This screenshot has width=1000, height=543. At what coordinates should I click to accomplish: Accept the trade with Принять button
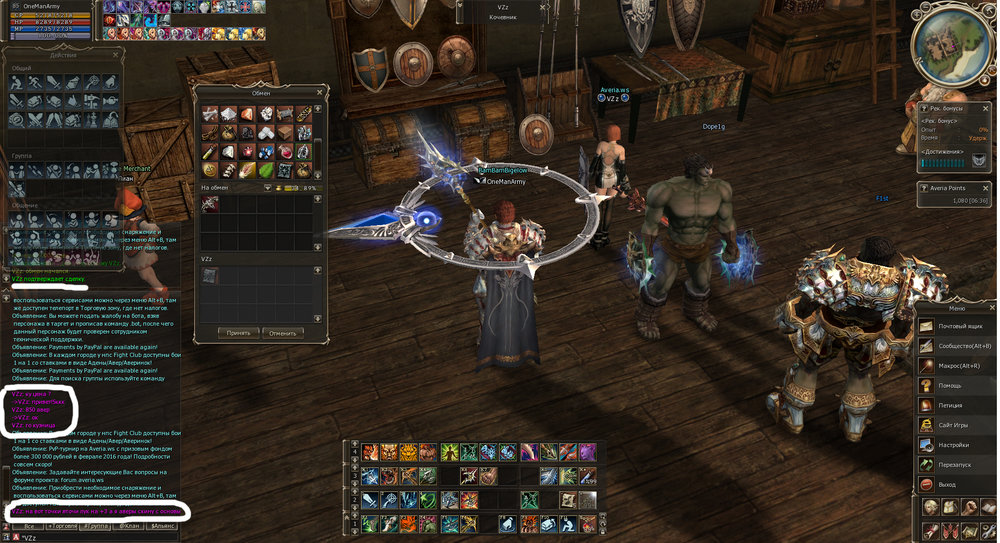click(239, 332)
